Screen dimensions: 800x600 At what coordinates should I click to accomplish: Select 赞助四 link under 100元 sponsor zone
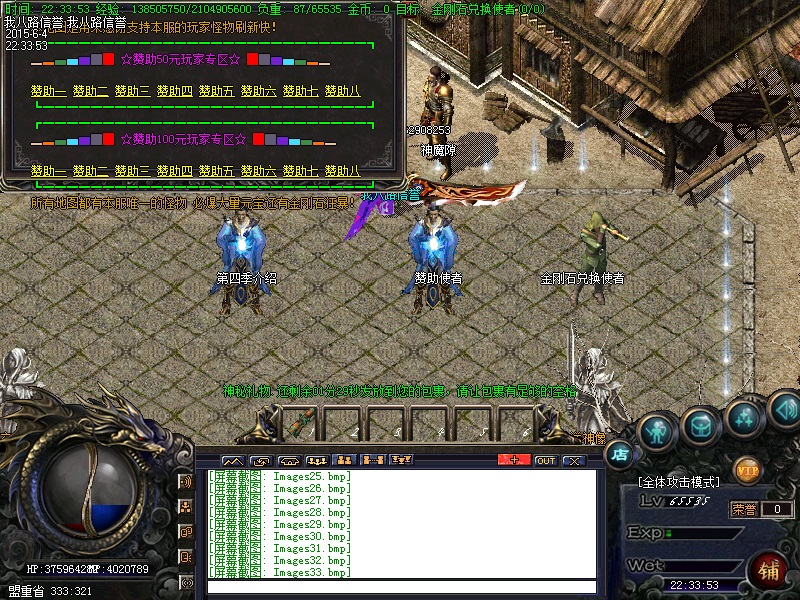174,171
